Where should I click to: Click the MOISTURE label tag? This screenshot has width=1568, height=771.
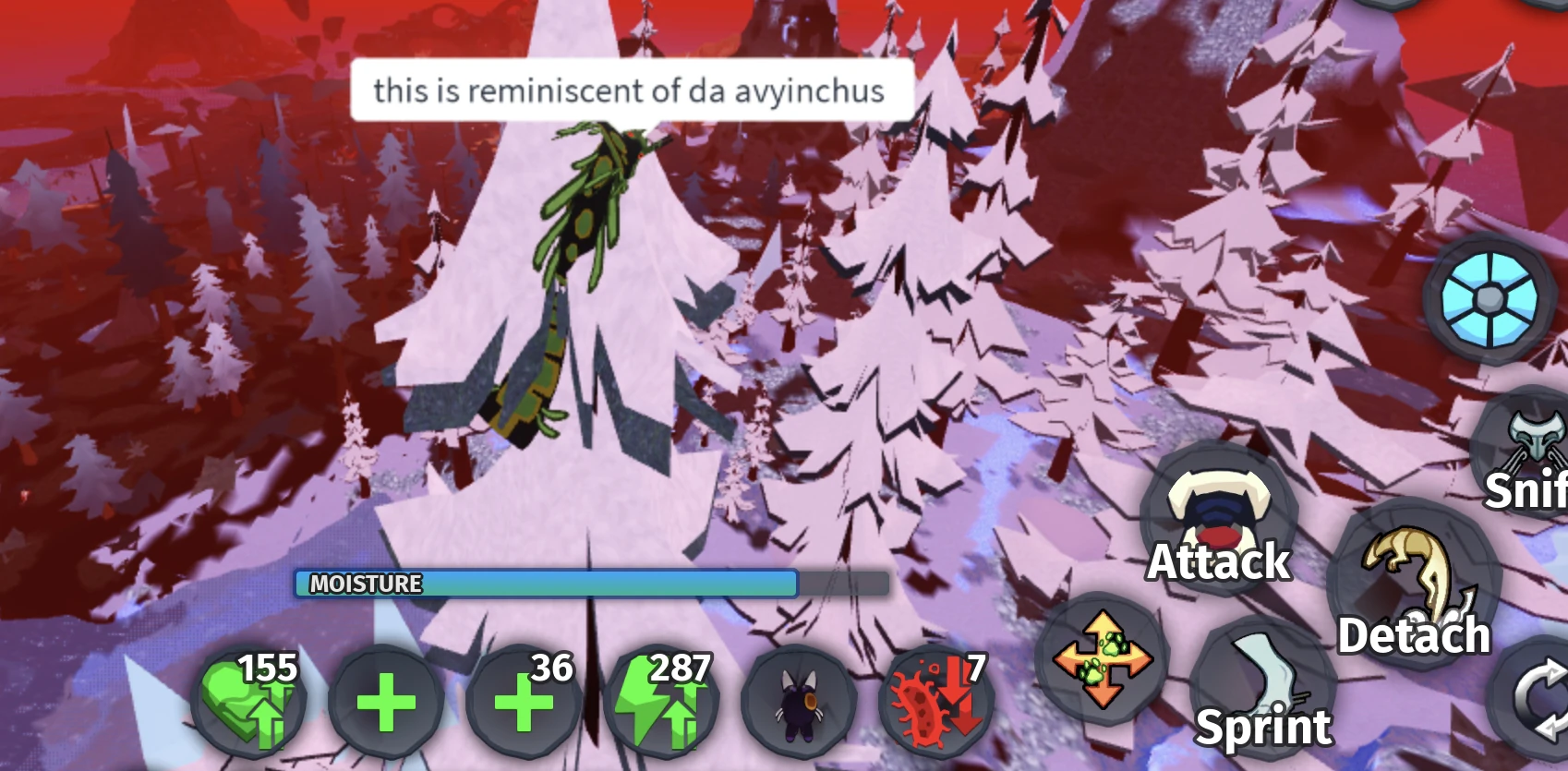point(364,584)
